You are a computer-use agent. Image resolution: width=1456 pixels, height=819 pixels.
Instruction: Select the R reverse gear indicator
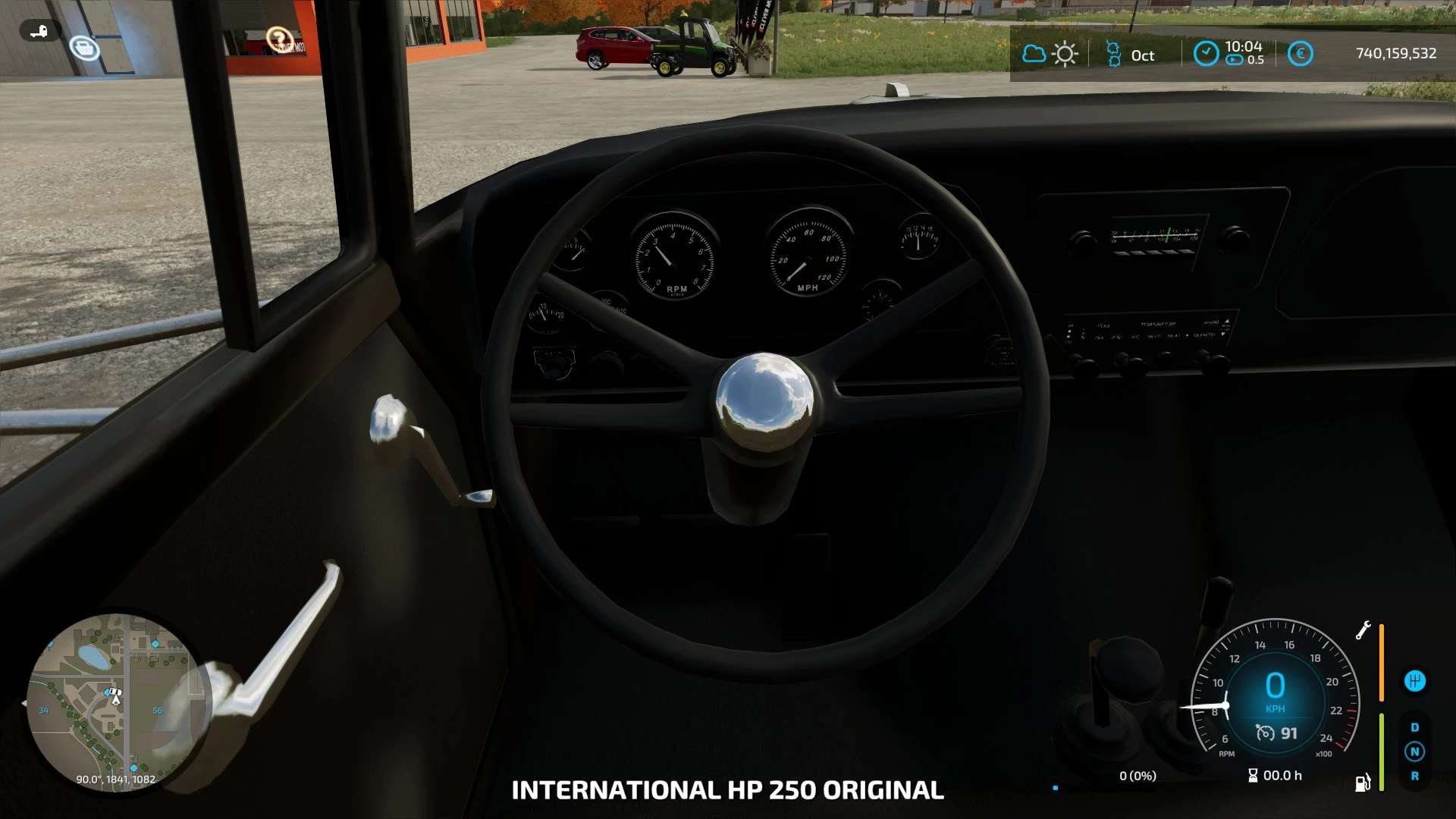pyautogui.click(x=1414, y=777)
